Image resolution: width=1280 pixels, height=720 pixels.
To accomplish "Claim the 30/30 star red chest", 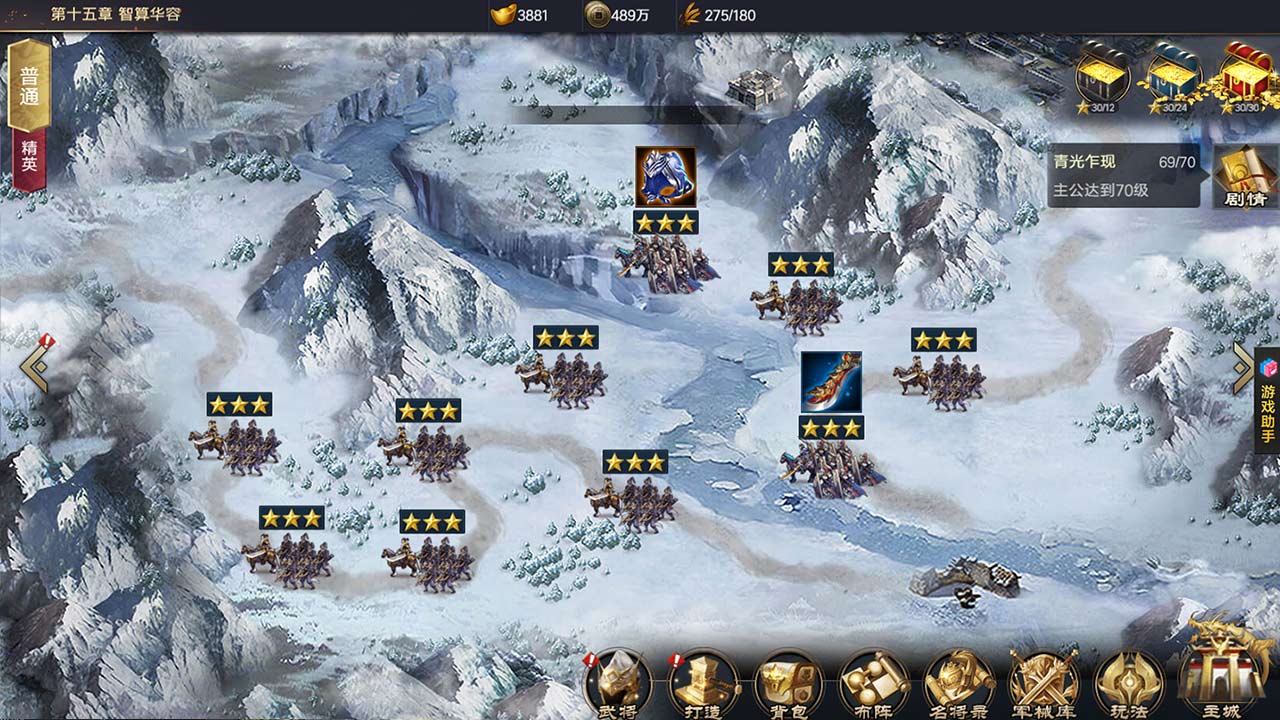I will [x=1246, y=76].
